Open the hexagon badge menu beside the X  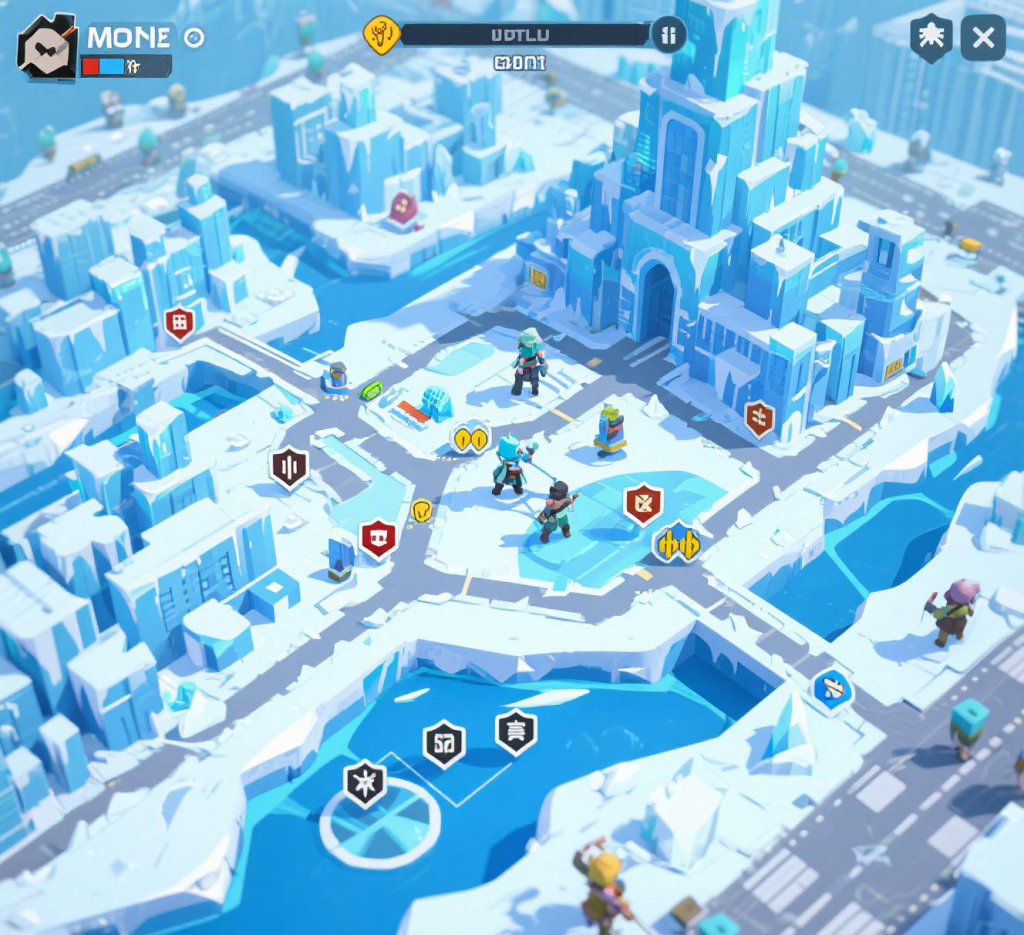[x=930, y=38]
